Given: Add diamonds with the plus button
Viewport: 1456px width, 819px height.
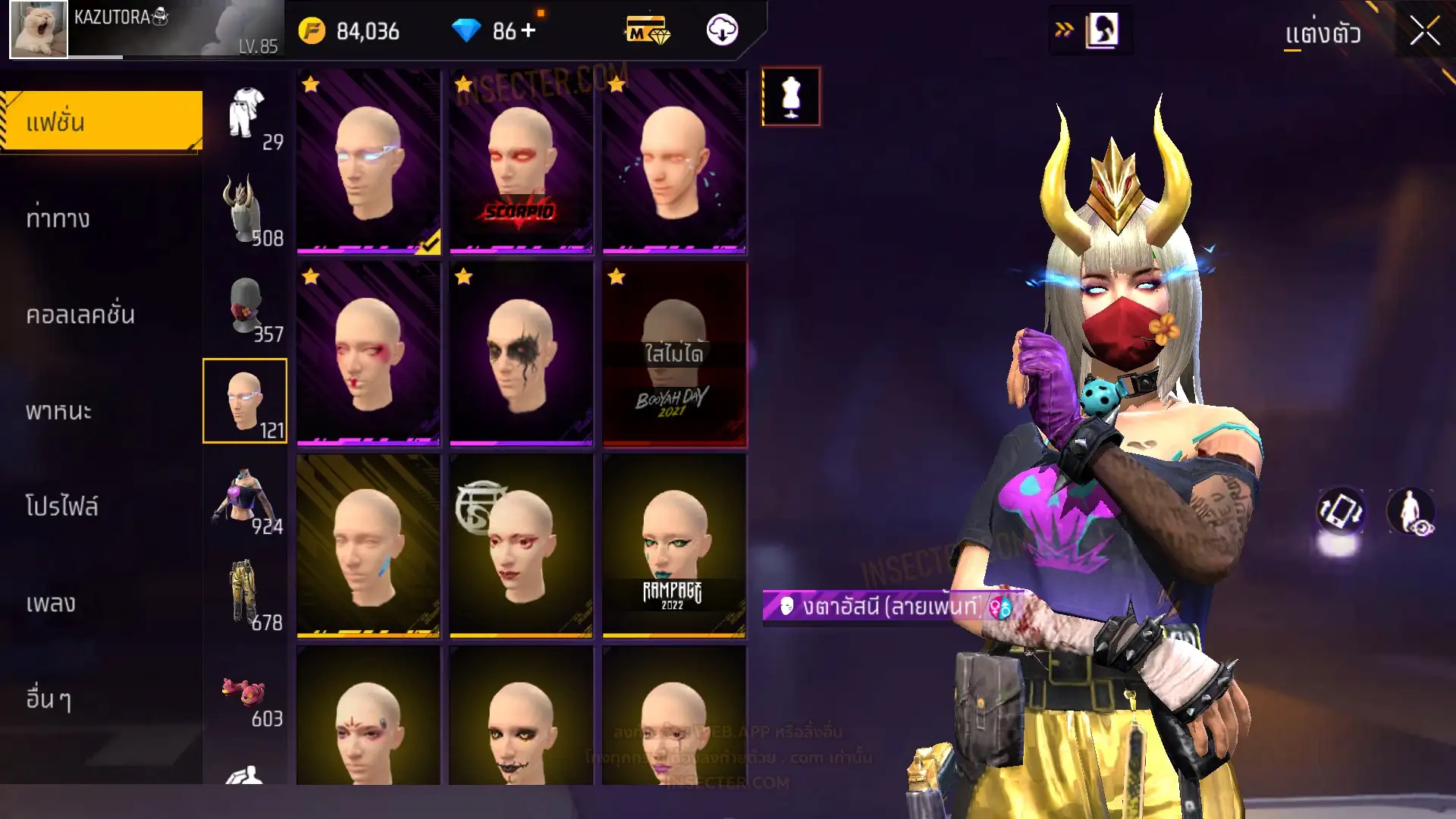Looking at the screenshot, I should (529, 30).
